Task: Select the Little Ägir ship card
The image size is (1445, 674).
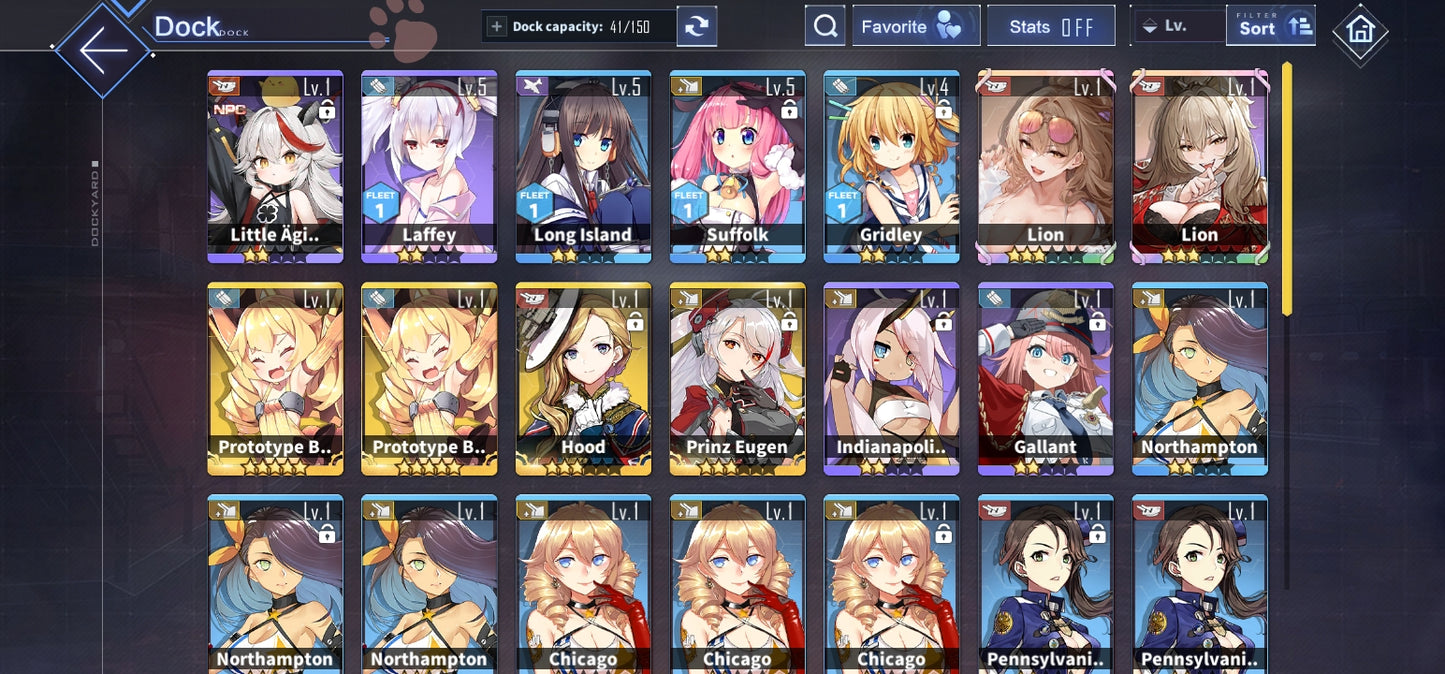Action: click(x=275, y=165)
